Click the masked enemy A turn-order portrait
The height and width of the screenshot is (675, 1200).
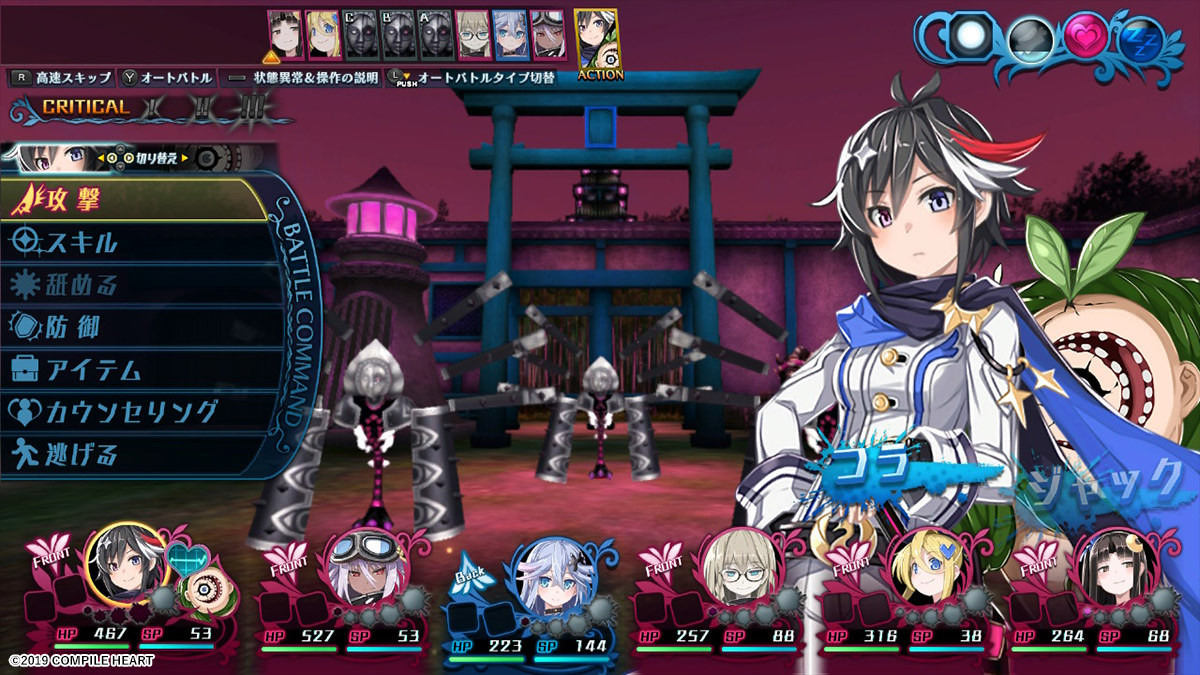(431, 37)
